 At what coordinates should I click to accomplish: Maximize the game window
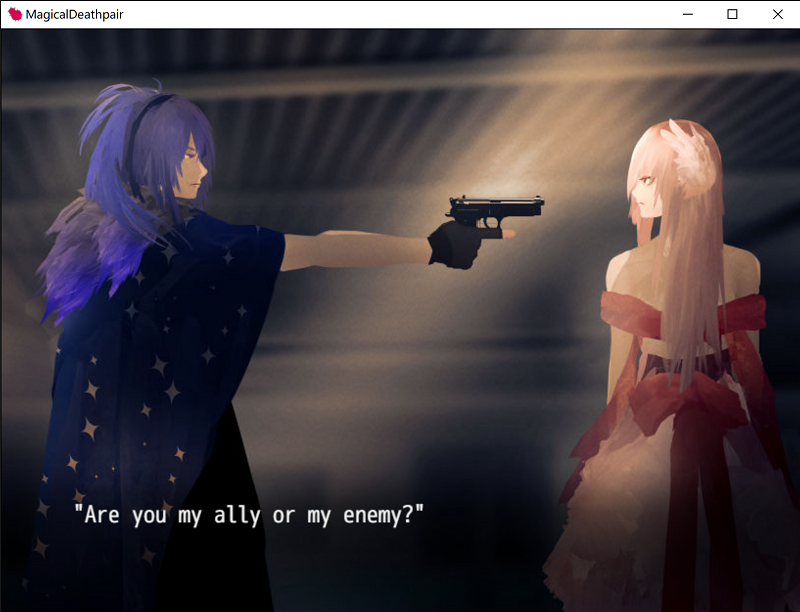pos(732,14)
